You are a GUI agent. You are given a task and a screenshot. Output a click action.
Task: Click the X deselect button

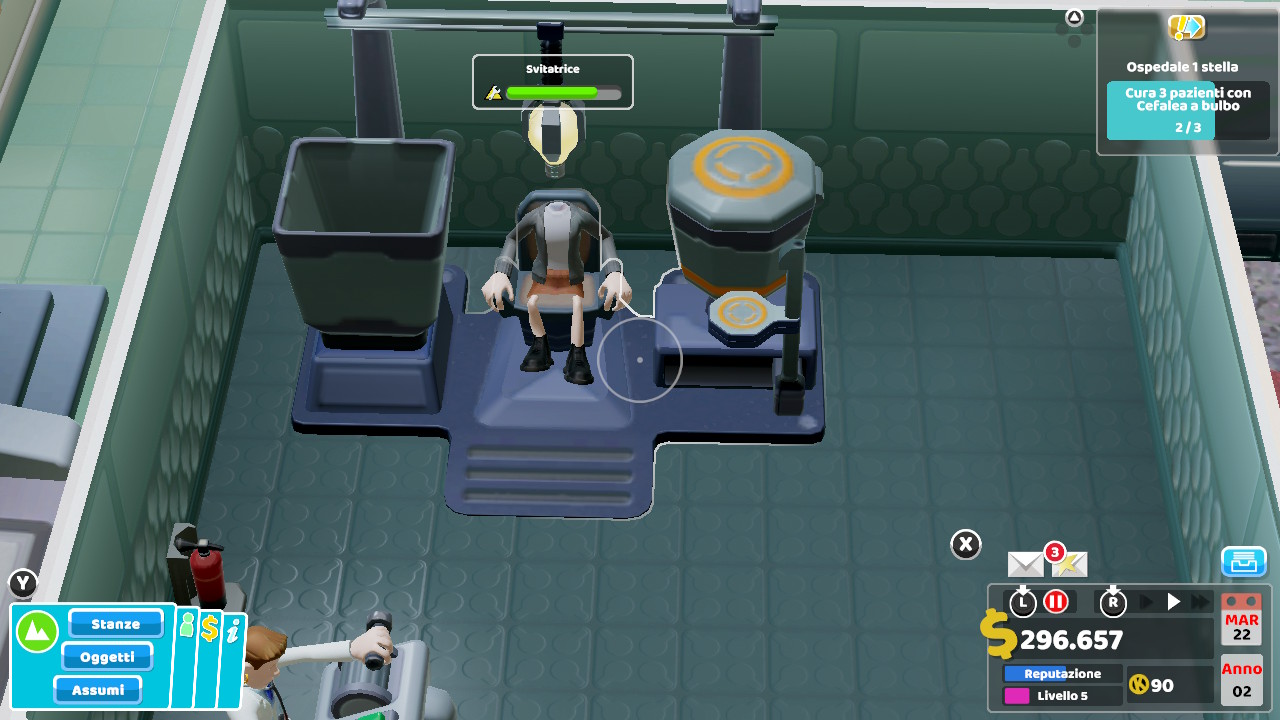coord(965,543)
